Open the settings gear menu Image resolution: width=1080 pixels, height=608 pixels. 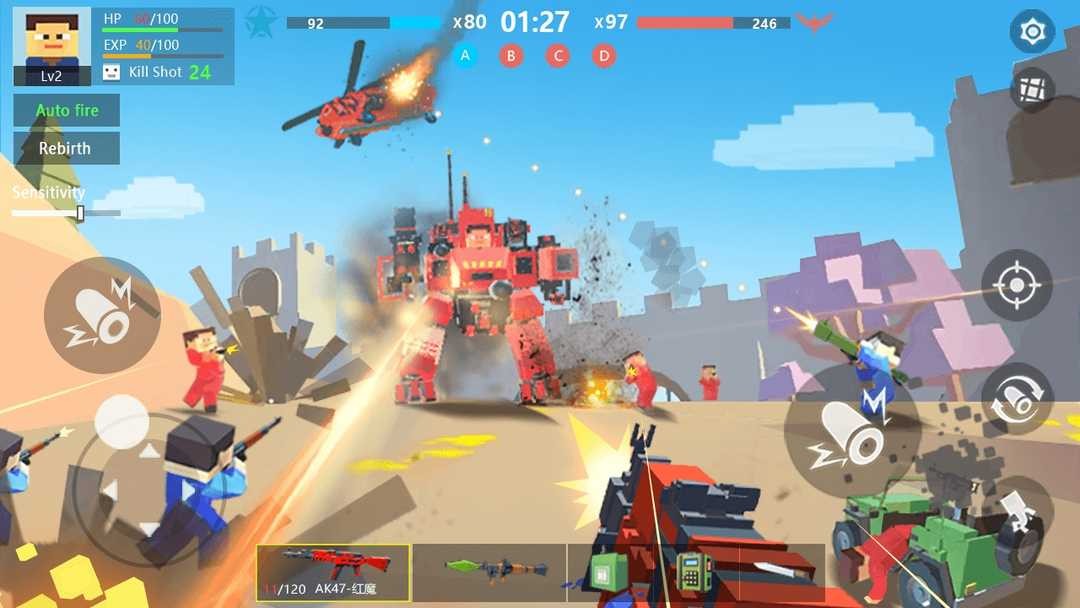1032,32
